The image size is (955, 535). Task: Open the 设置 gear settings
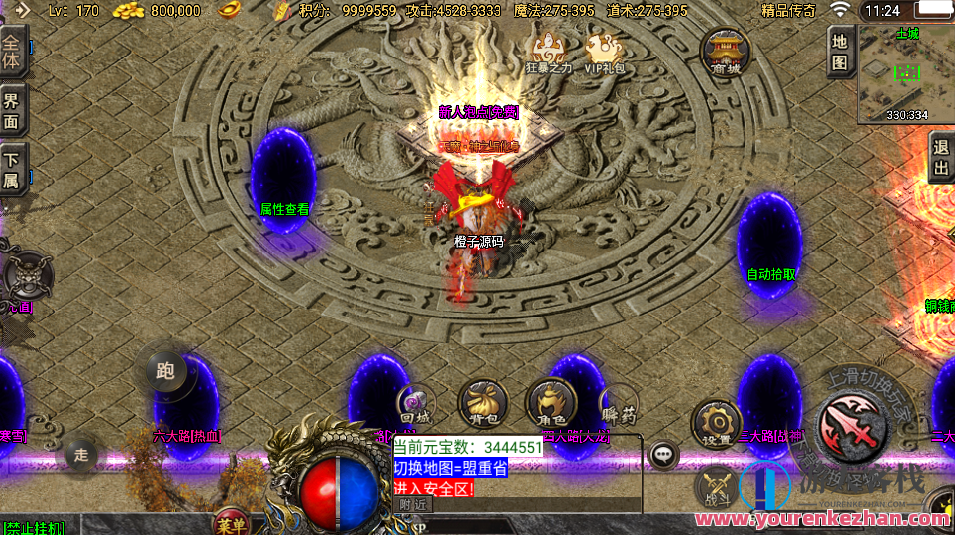[715, 422]
